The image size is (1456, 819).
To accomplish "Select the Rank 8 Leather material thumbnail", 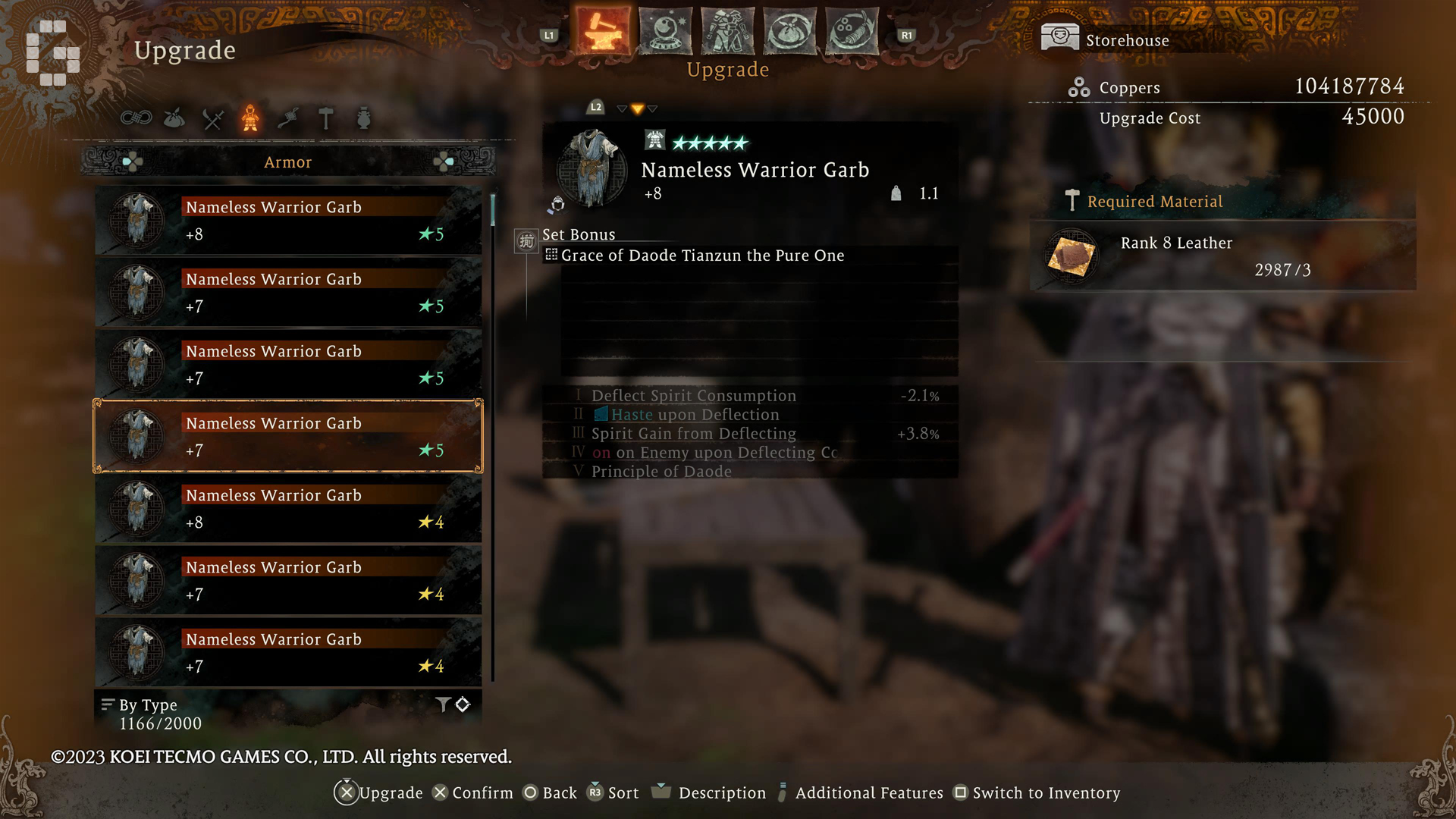I will (x=1069, y=256).
